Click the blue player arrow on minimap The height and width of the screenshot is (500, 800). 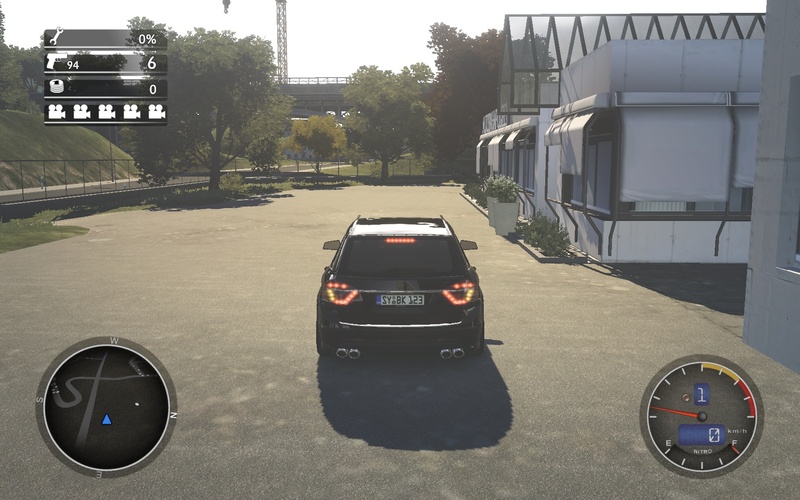[x=107, y=418]
